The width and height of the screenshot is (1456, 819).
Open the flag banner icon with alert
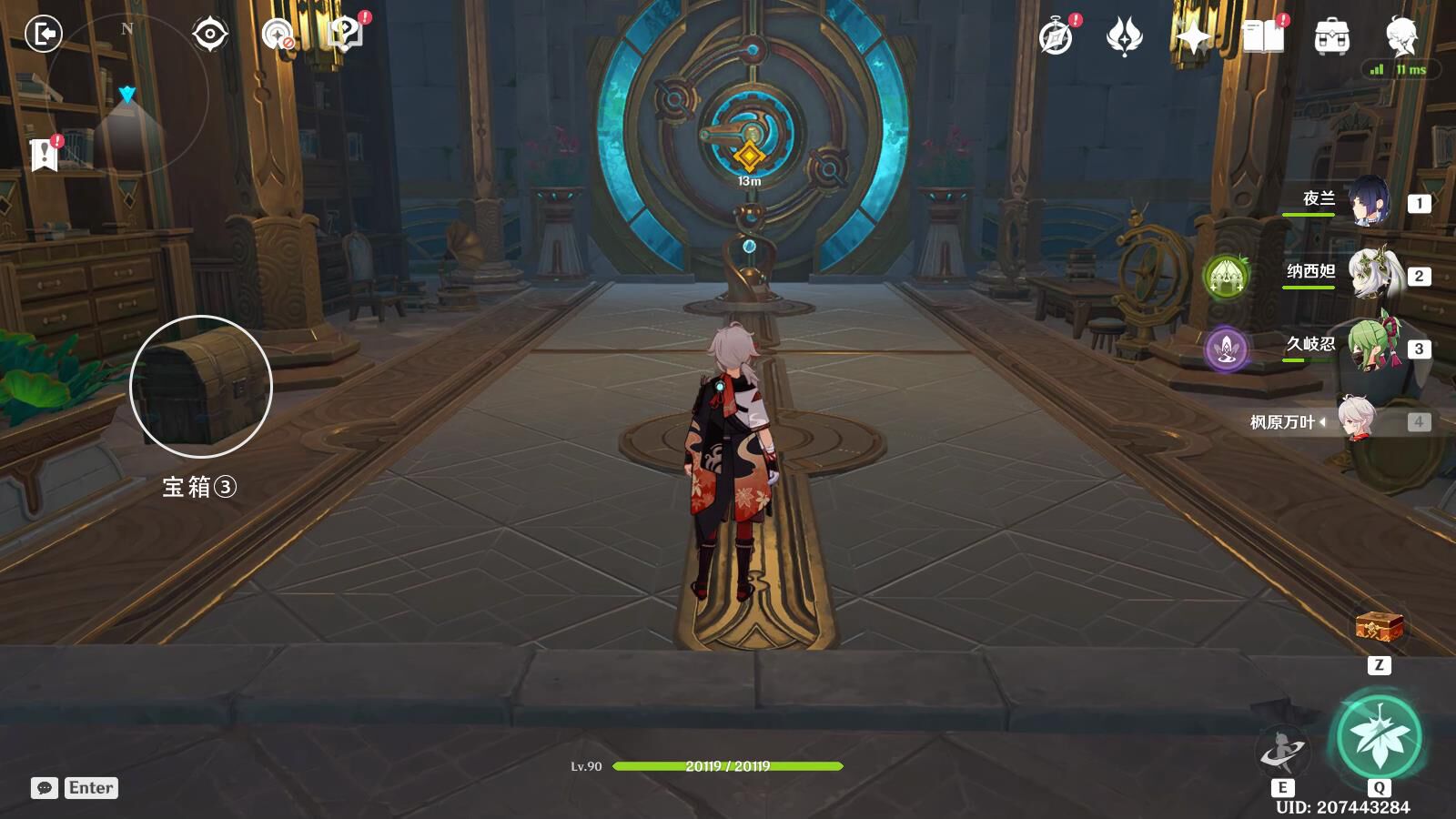tap(44, 156)
